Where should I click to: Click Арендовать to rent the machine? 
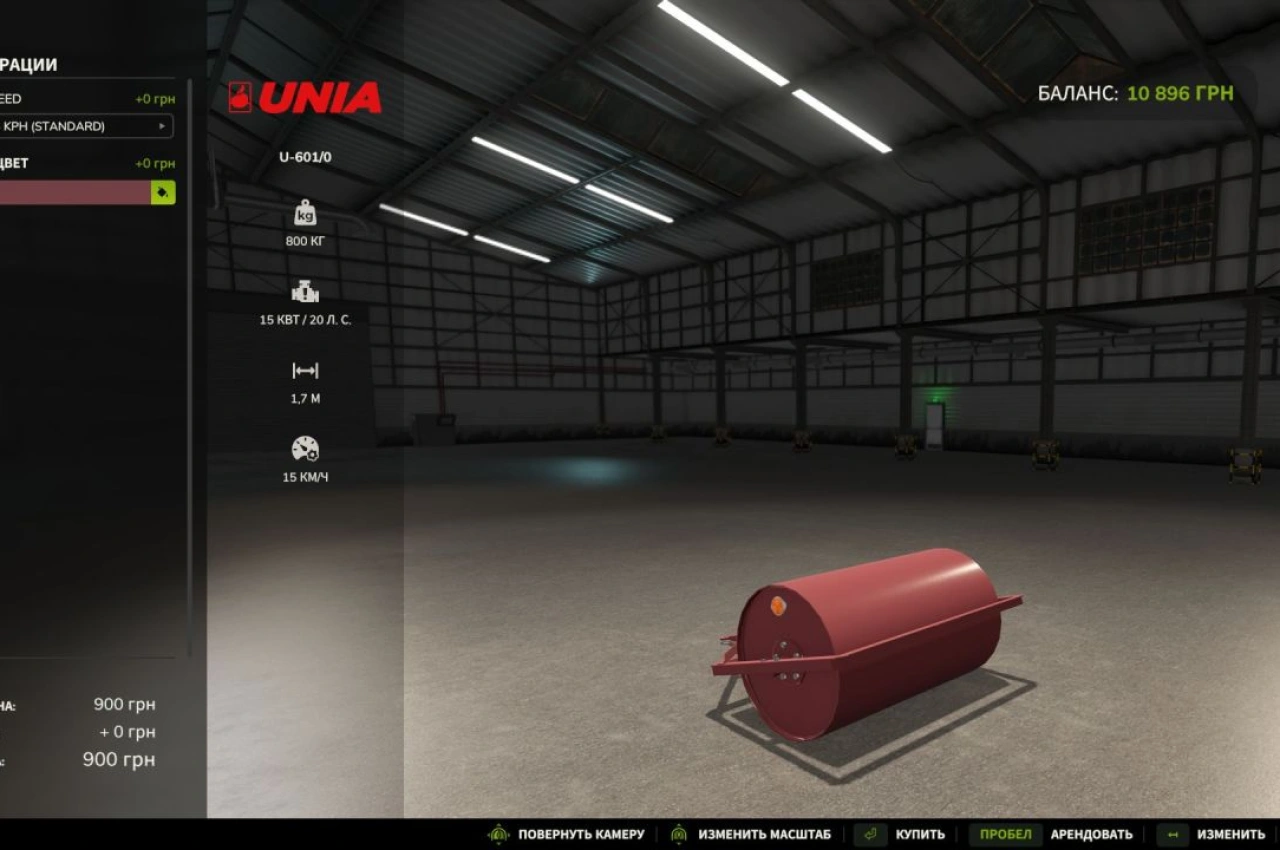(x=1095, y=833)
